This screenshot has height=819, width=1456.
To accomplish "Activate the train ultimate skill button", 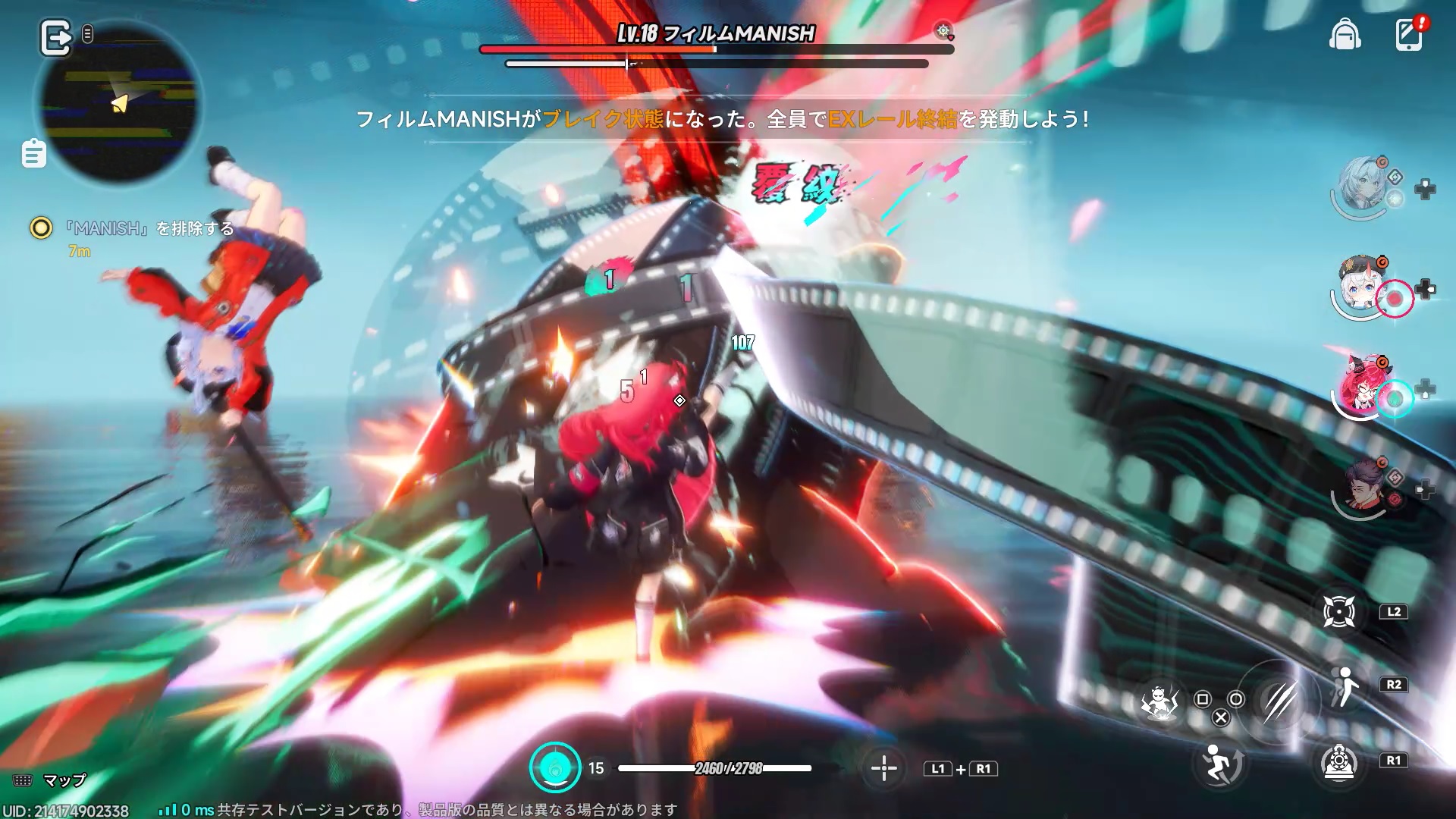I will (1338, 761).
